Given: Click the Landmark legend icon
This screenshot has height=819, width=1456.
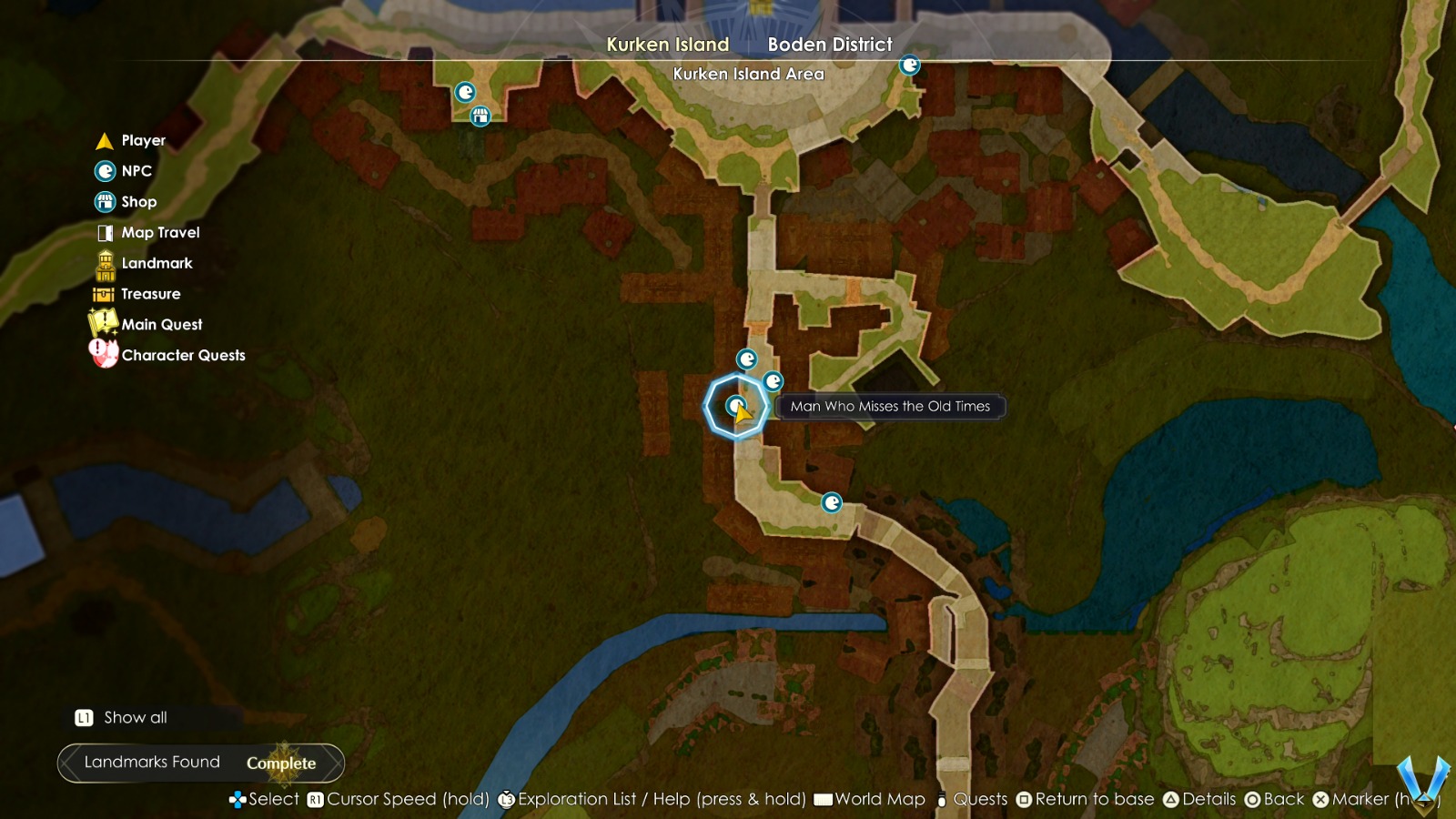Looking at the screenshot, I should (x=105, y=263).
